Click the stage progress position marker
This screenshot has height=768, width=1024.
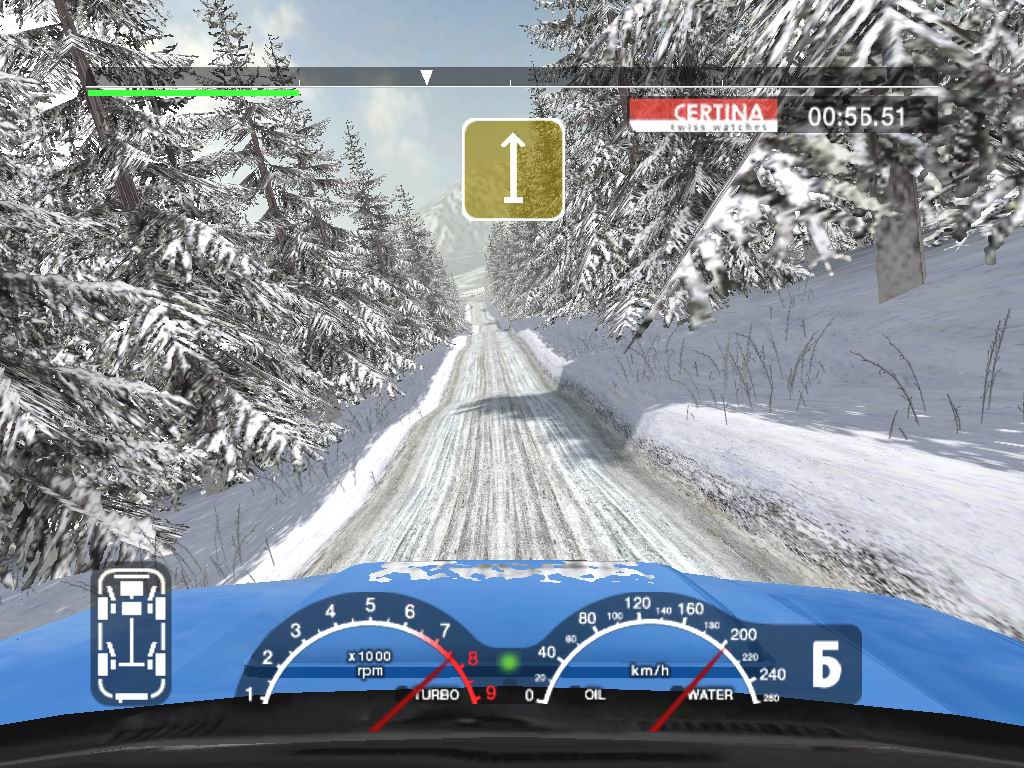pyautogui.click(x=426, y=77)
